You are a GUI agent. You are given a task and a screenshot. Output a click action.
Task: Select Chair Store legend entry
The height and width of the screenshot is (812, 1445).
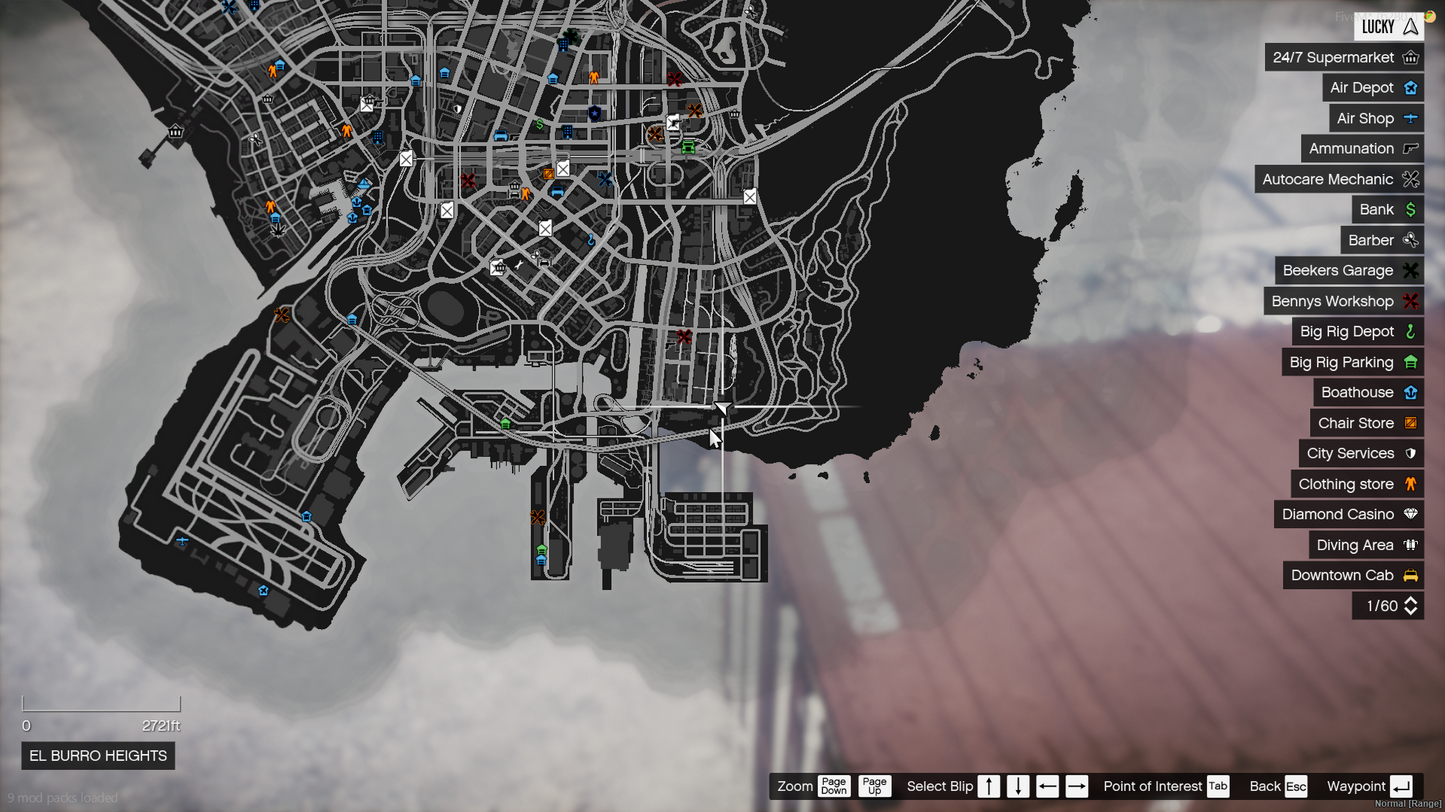[x=1367, y=423]
